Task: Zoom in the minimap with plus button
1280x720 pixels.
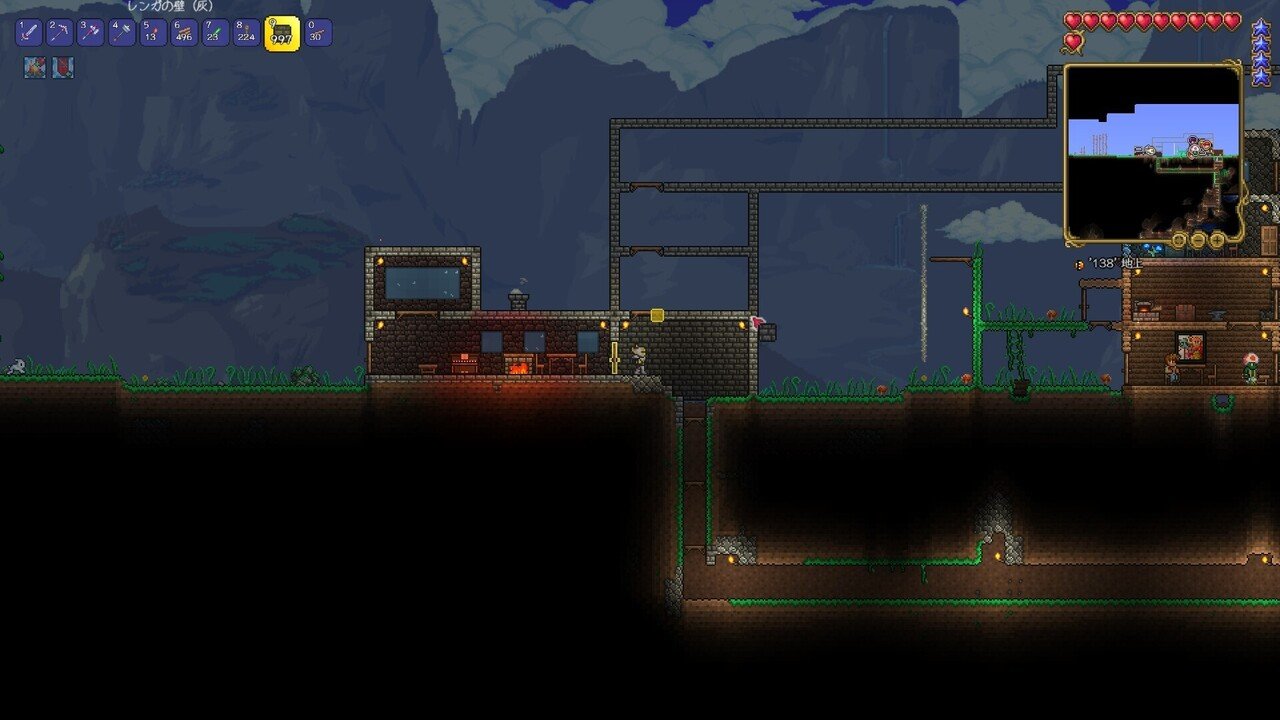Action: tap(1217, 240)
